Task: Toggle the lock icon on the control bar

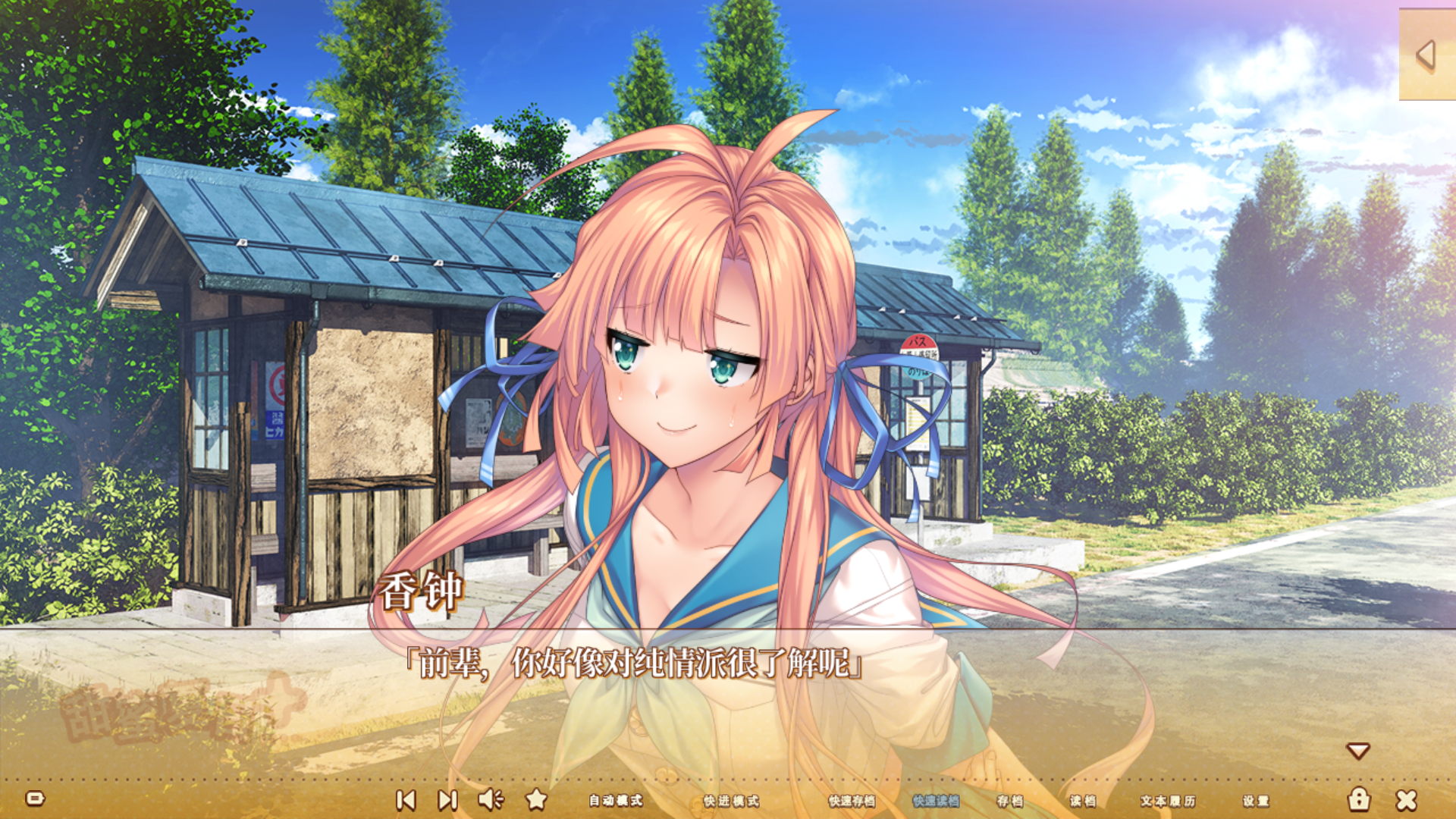Action: tap(1360, 799)
